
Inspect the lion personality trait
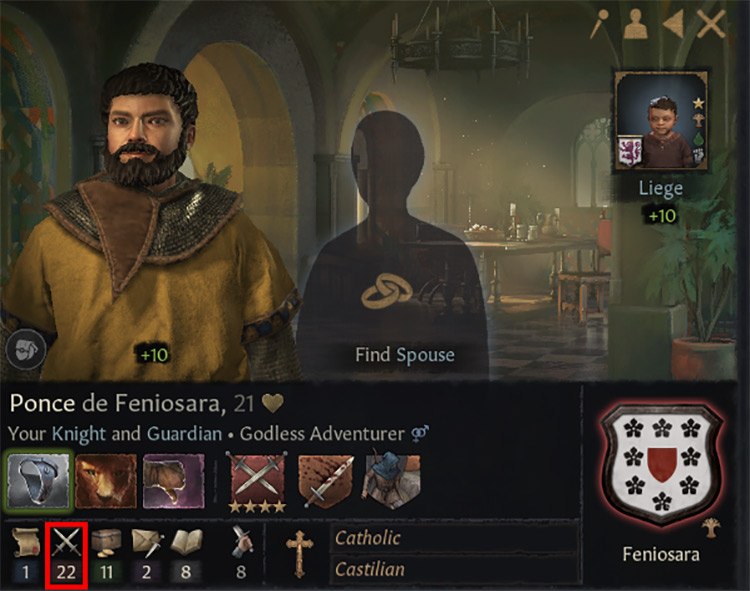(x=106, y=481)
